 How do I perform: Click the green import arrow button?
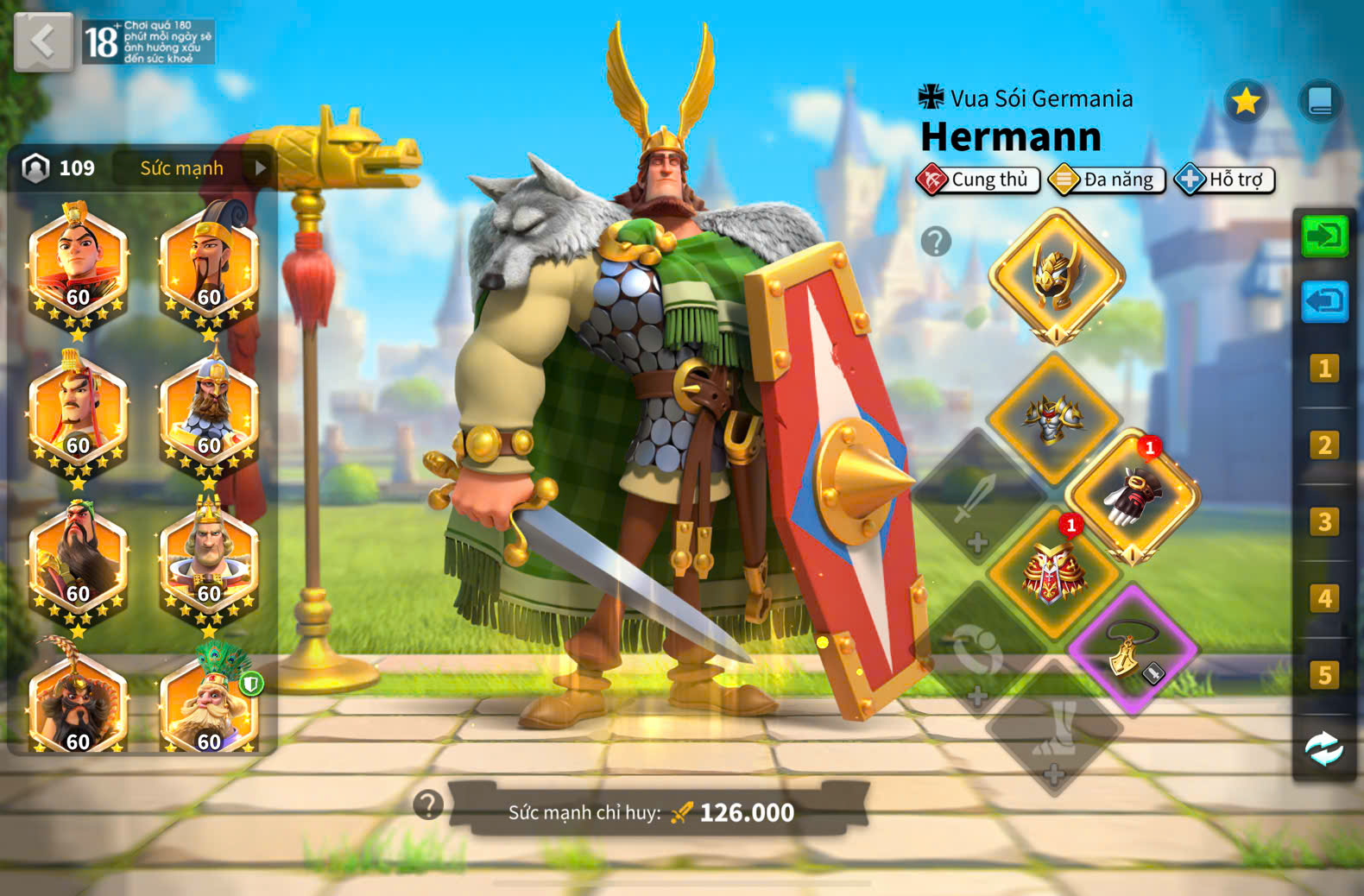(x=1324, y=236)
